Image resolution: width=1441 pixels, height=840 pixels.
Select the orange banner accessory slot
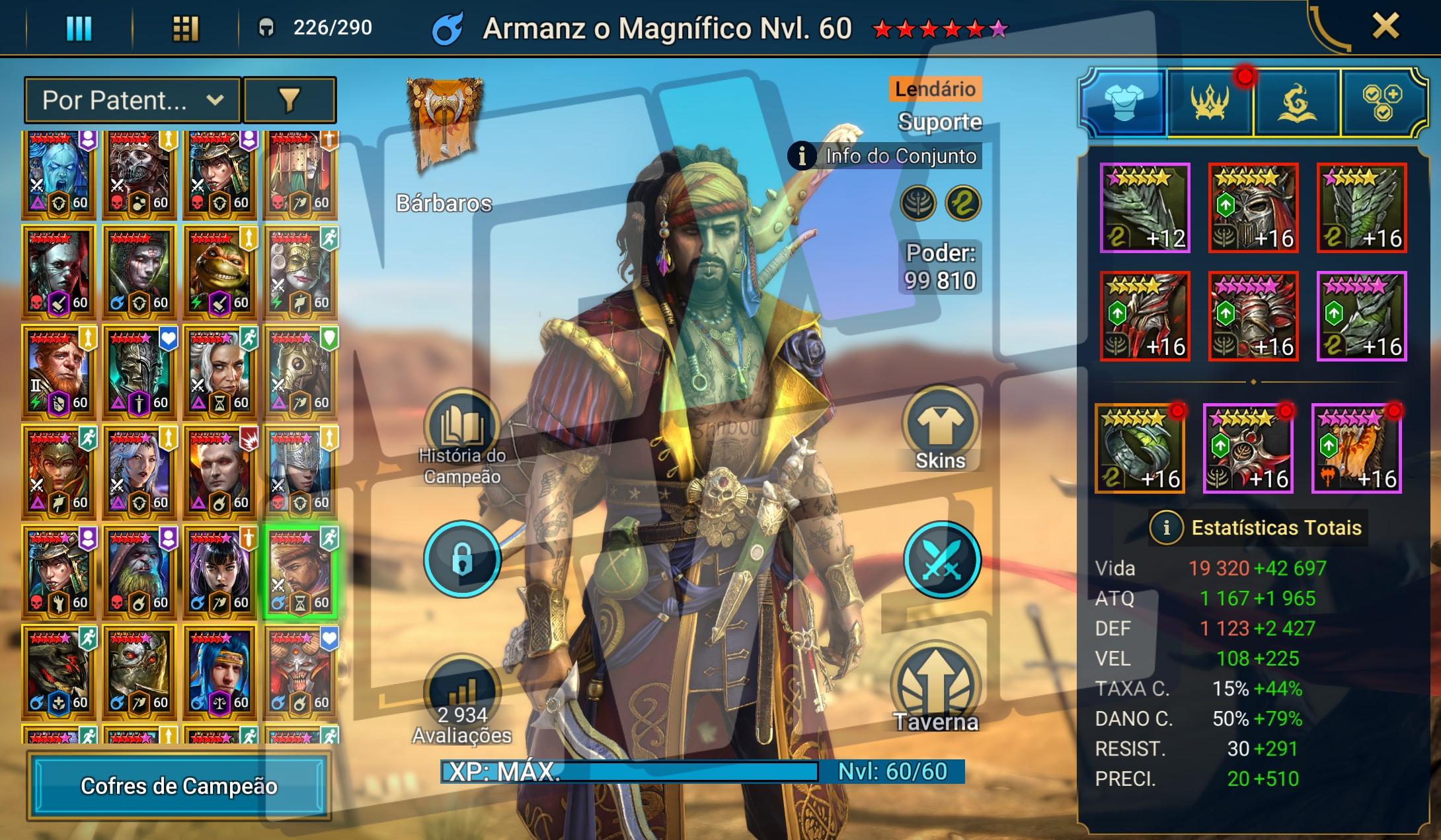coord(1356,449)
